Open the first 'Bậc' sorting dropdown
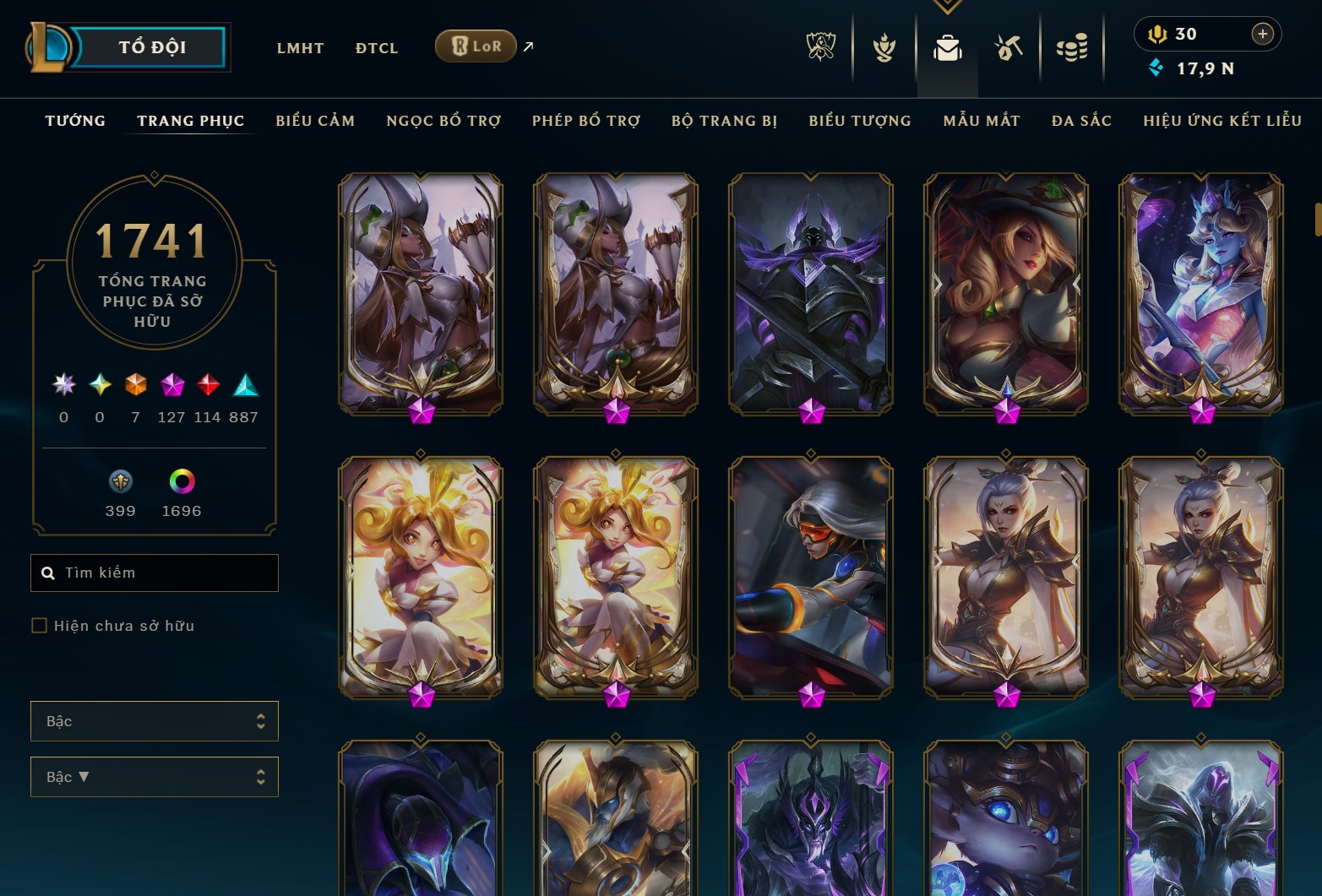1322x896 pixels. coord(155,721)
